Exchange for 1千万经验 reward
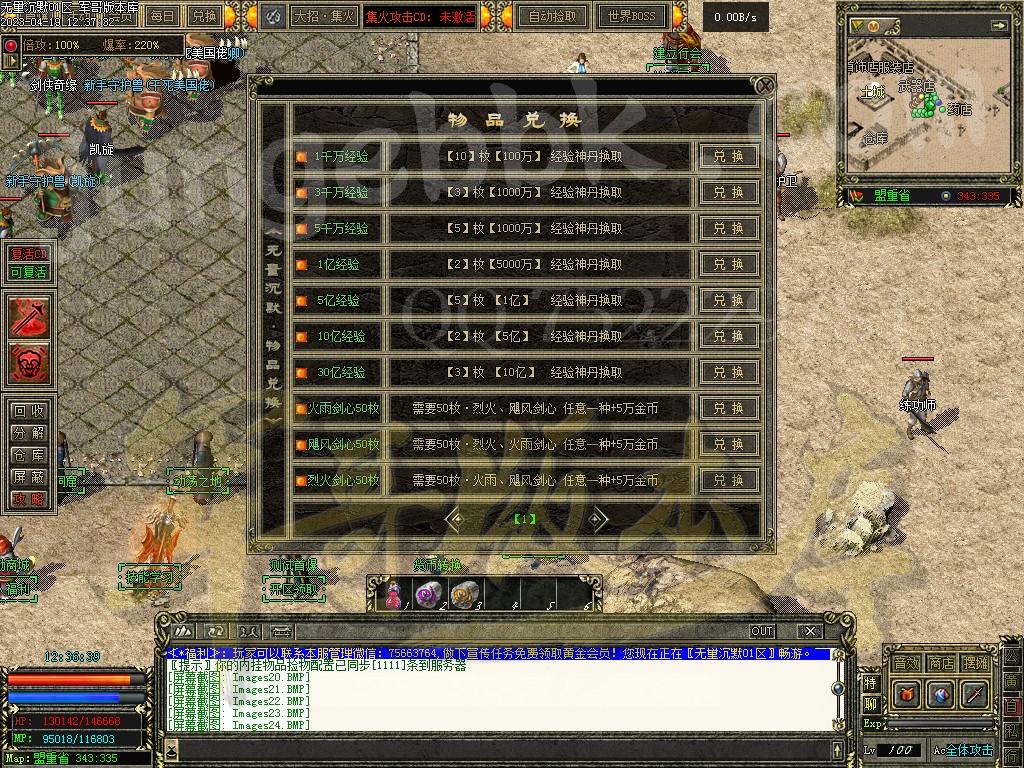This screenshot has height=768, width=1024. pyautogui.click(x=728, y=157)
